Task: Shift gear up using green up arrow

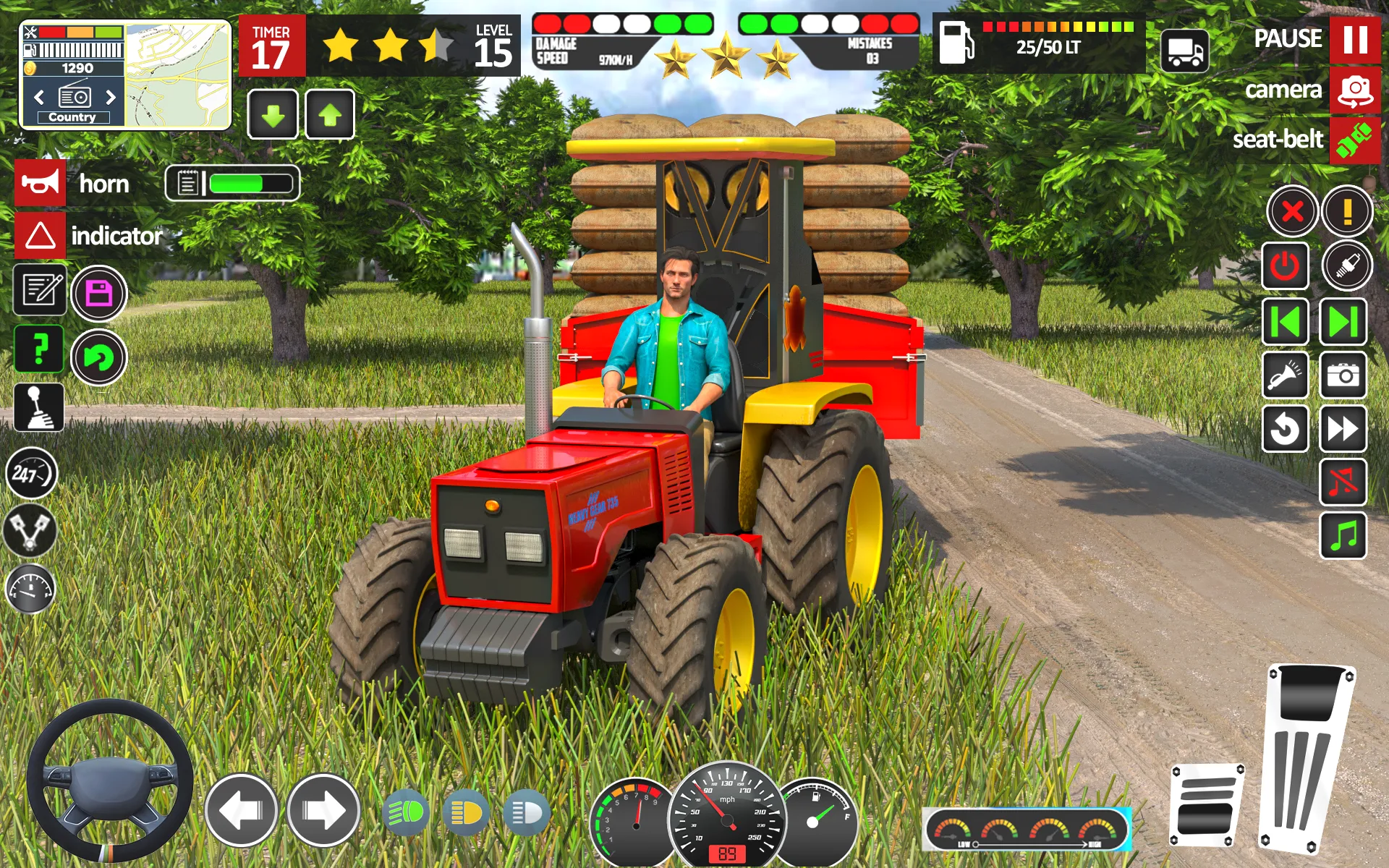Action: [x=331, y=113]
